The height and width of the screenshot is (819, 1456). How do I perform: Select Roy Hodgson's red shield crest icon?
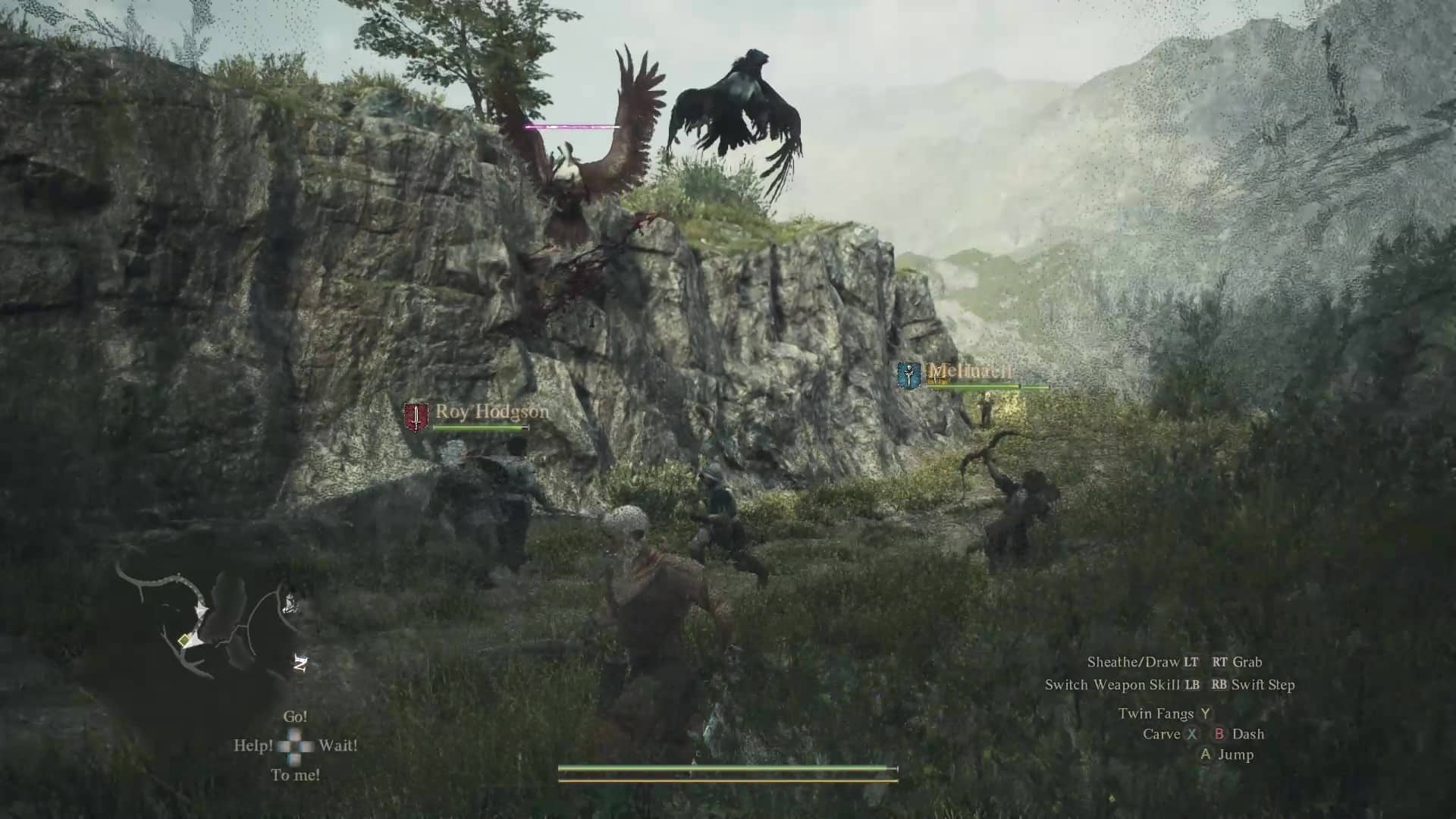(x=416, y=414)
